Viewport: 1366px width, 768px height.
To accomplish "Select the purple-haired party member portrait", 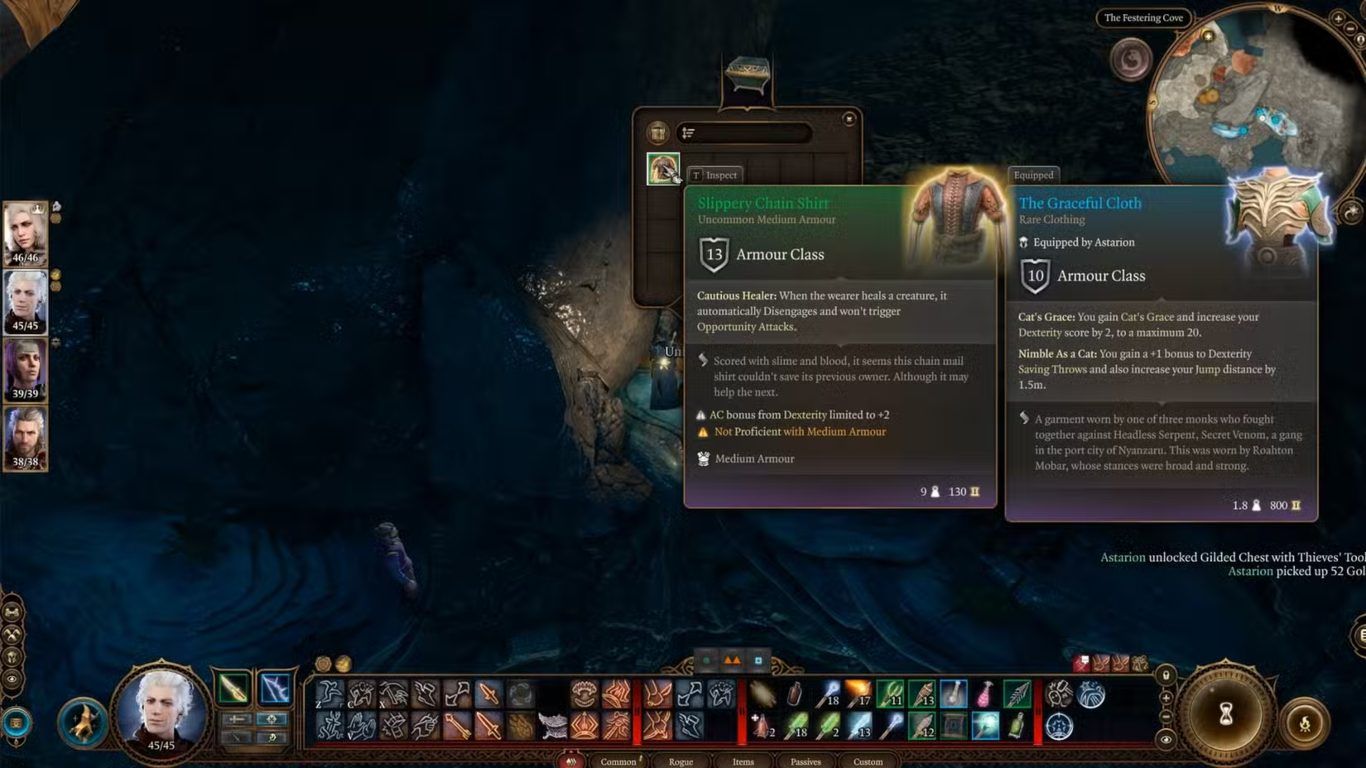I will point(25,369).
